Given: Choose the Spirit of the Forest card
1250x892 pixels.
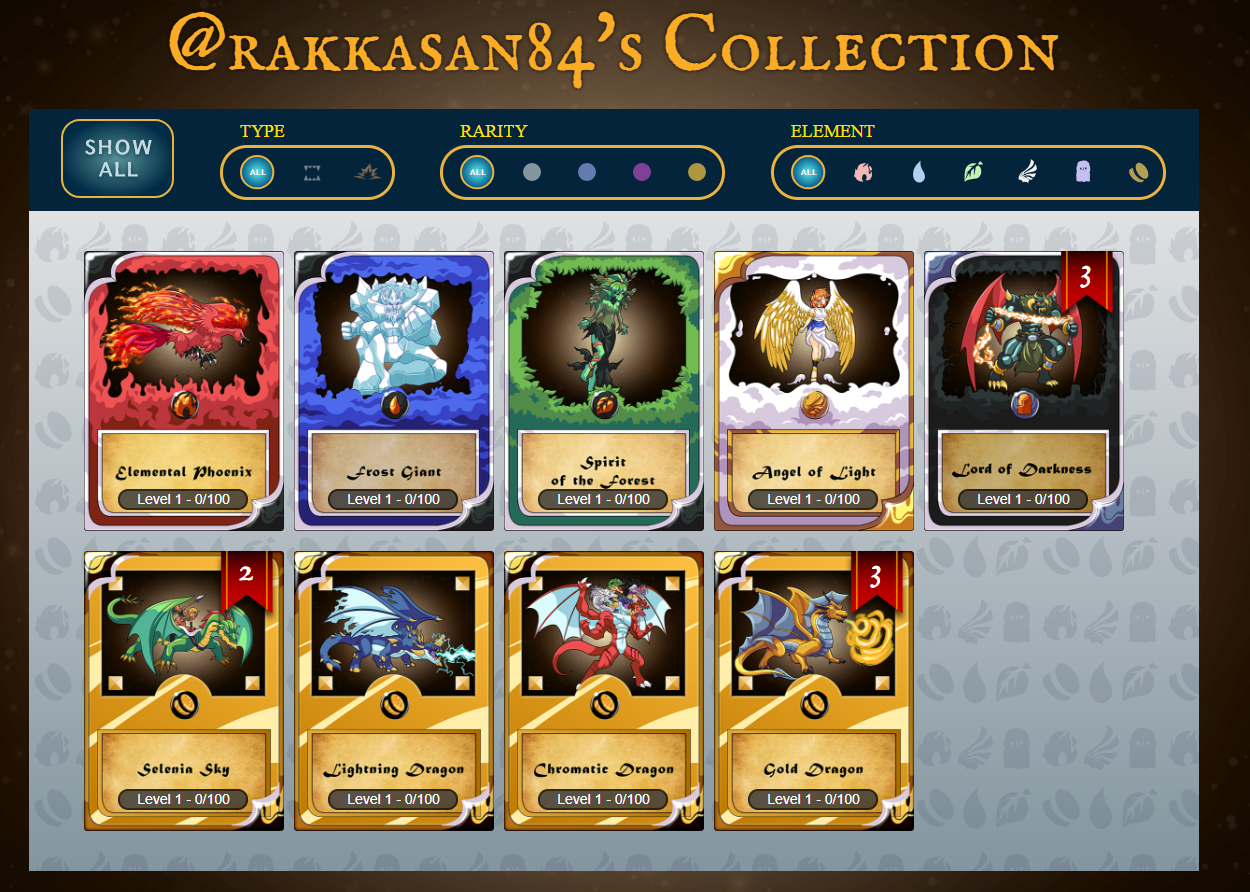Looking at the screenshot, I should coord(604,390).
